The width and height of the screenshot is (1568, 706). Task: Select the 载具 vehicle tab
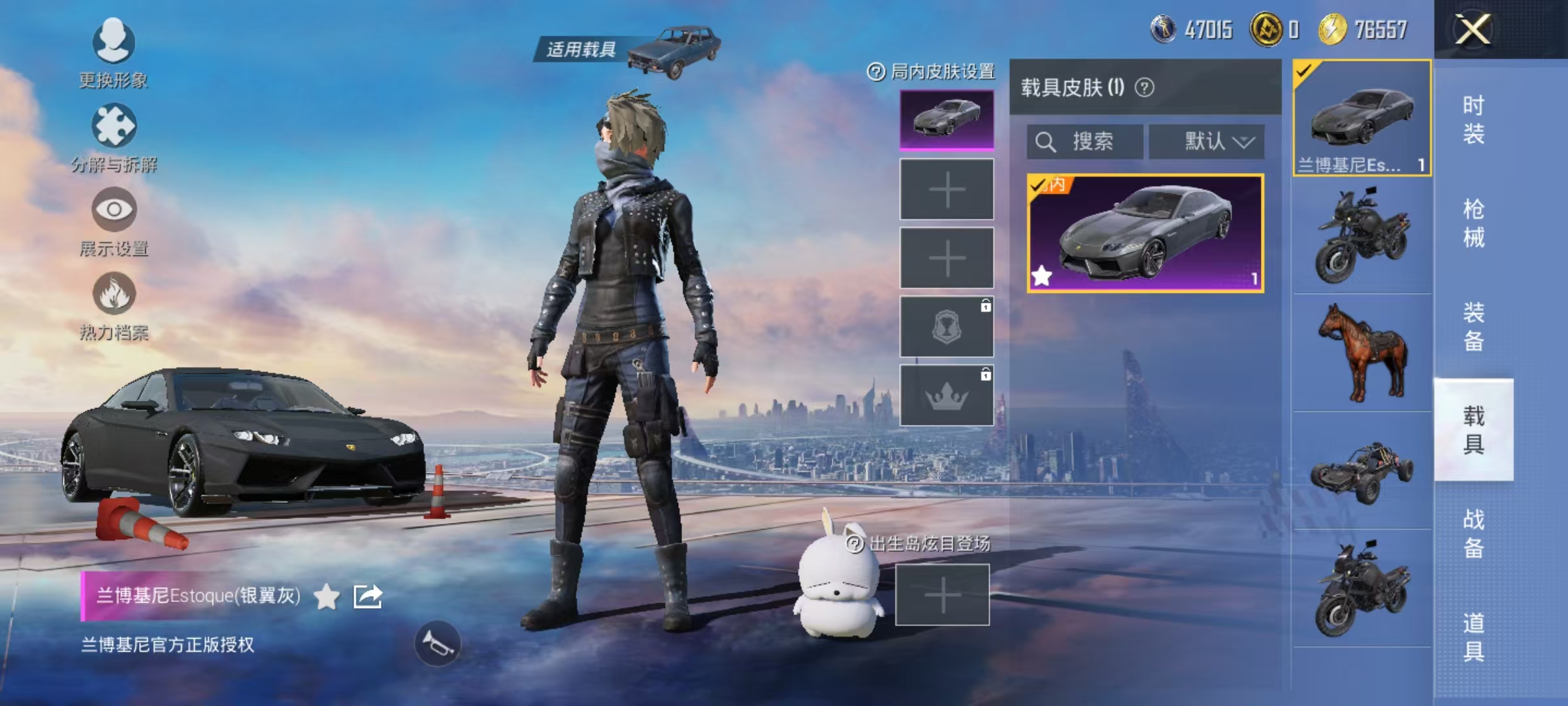click(x=1473, y=429)
